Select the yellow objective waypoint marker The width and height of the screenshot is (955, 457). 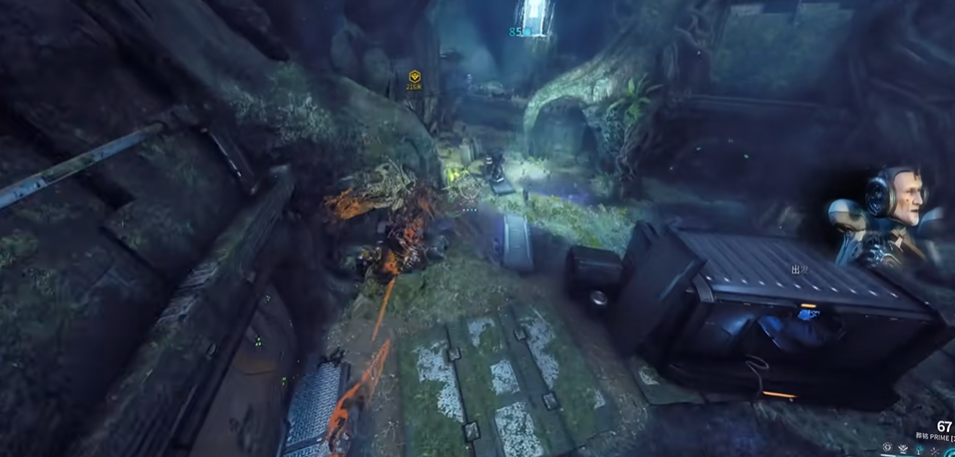click(x=415, y=77)
